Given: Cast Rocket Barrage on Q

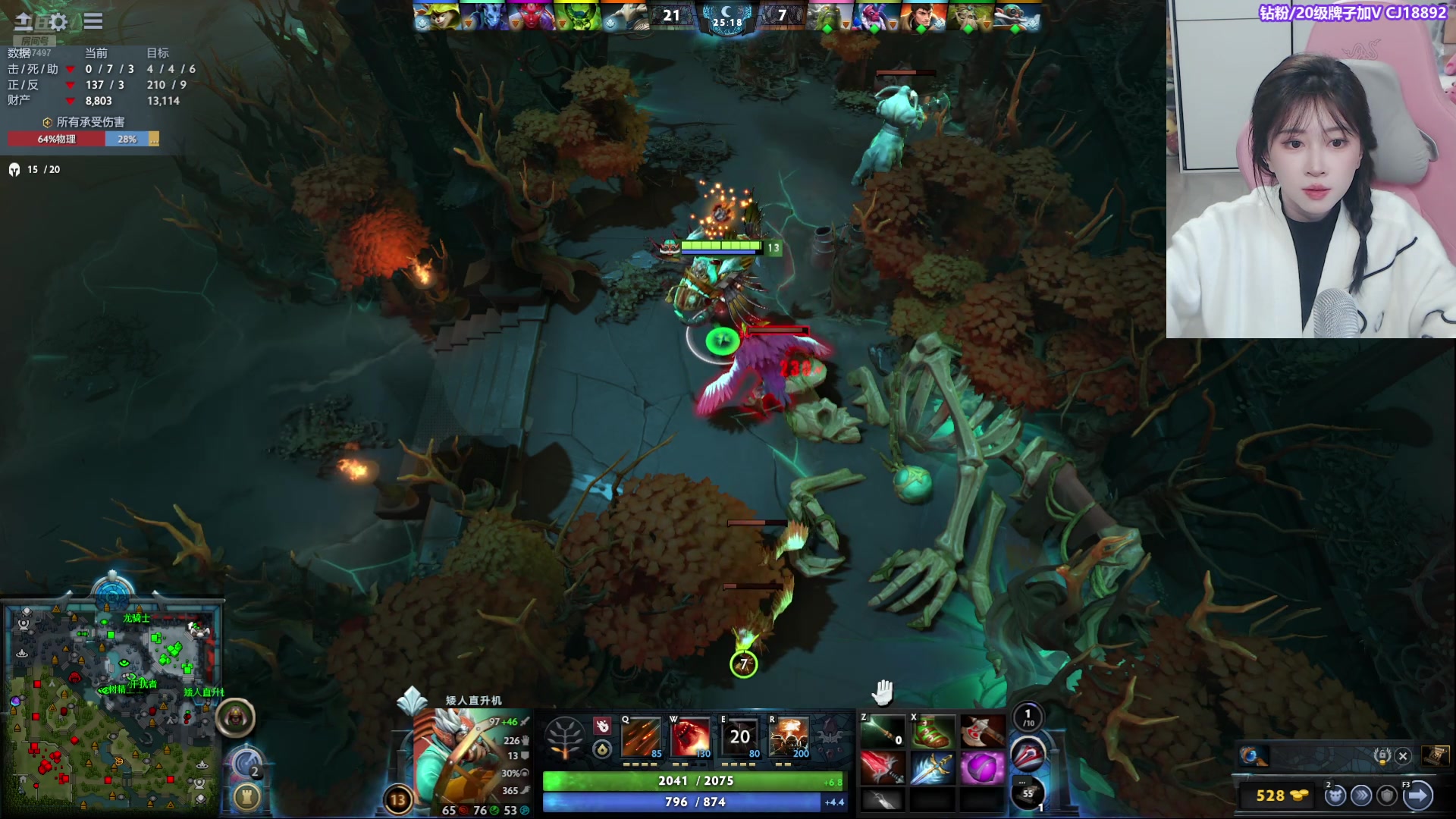Looking at the screenshot, I should click(x=641, y=737).
